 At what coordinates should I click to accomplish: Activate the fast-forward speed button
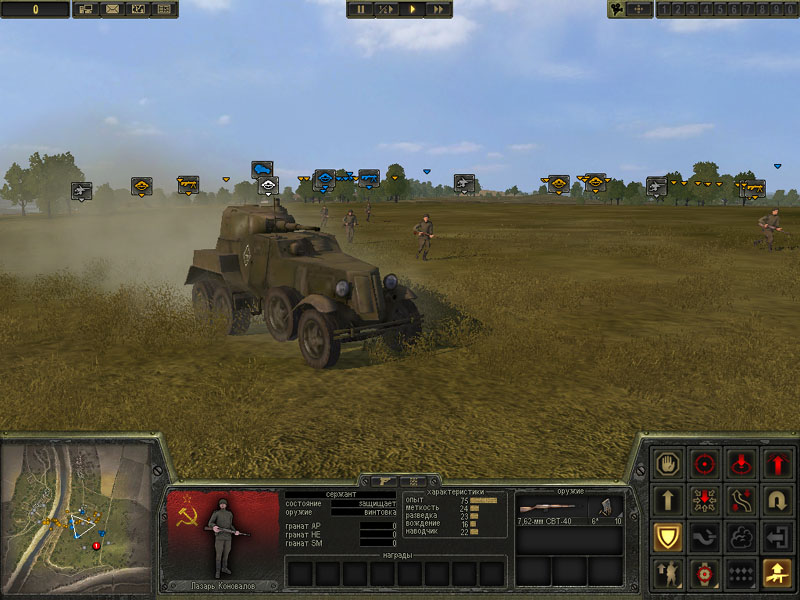point(438,9)
